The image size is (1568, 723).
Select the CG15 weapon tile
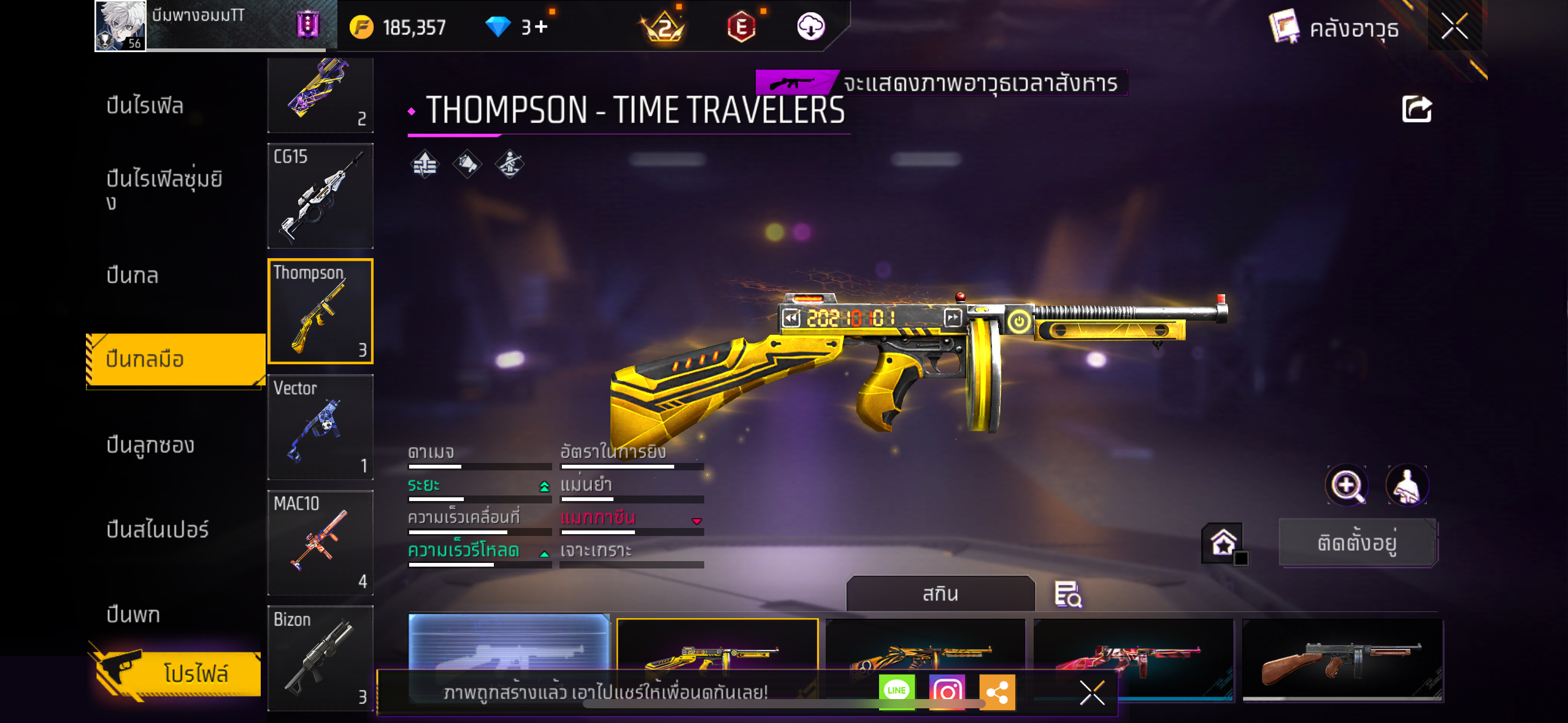tap(320, 196)
